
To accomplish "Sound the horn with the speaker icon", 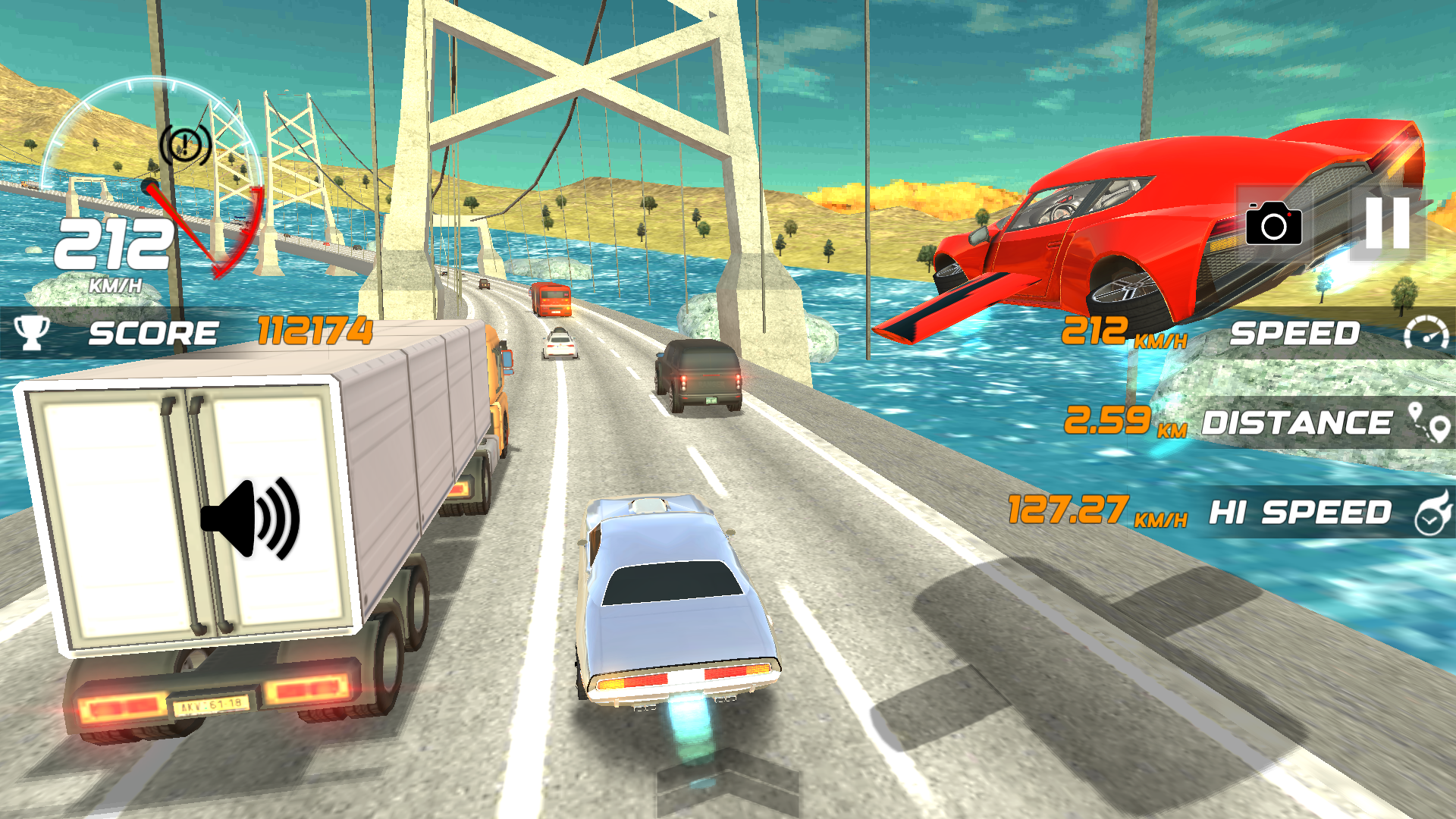I will (x=251, y=519).
